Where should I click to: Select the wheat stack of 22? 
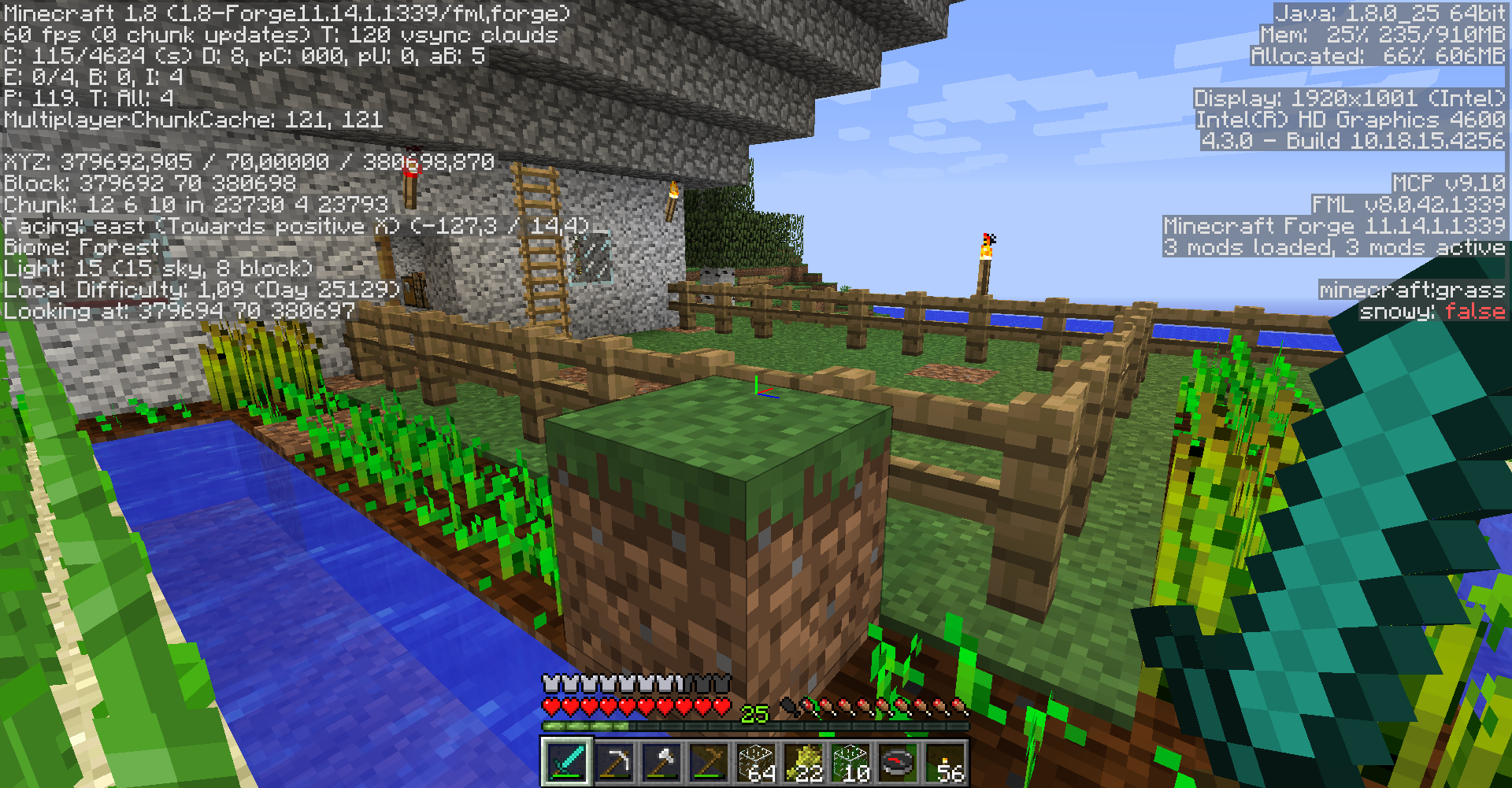coord(803,761)
